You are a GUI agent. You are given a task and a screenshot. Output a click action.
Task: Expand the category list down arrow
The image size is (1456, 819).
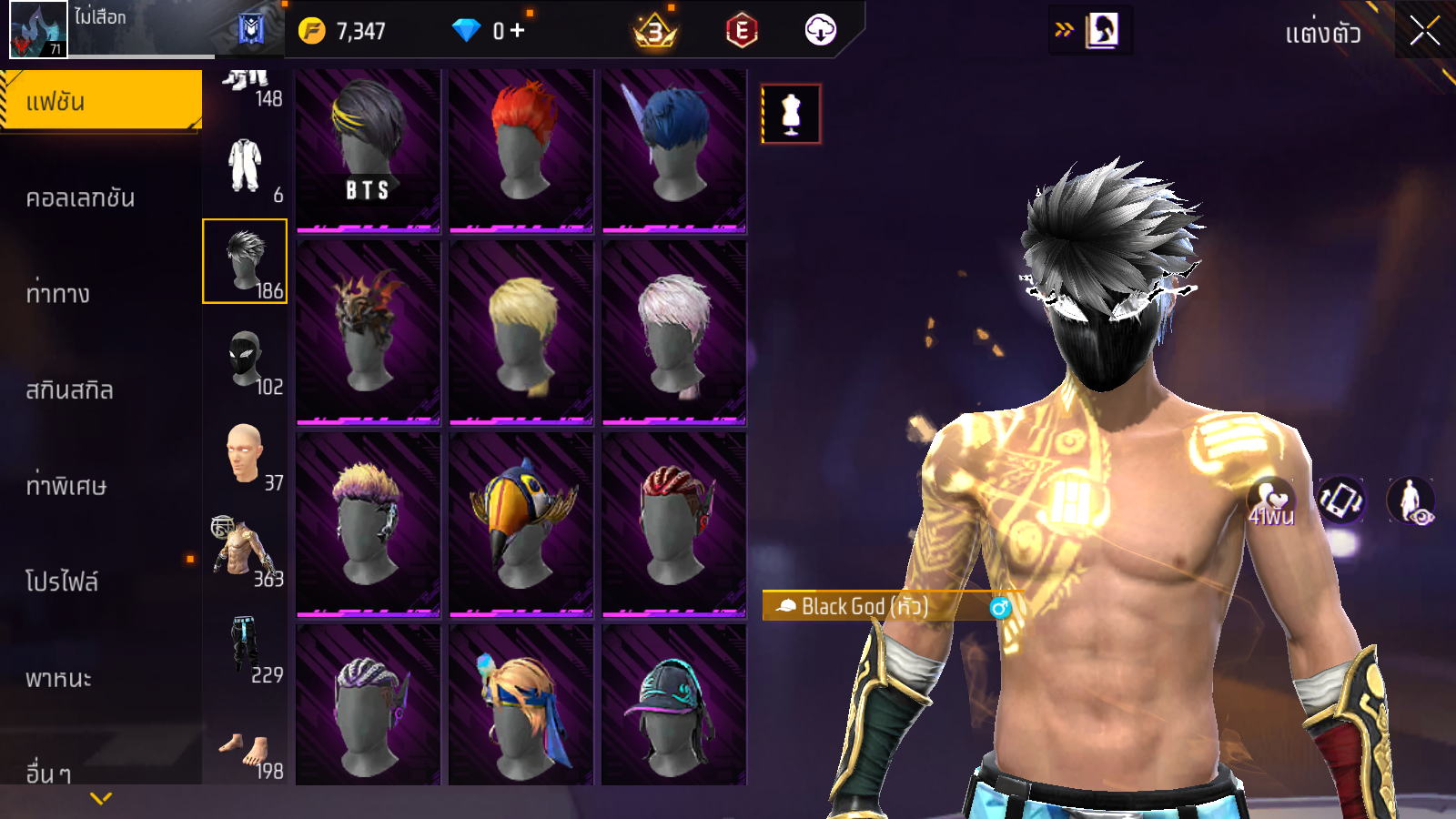[101, 798]
